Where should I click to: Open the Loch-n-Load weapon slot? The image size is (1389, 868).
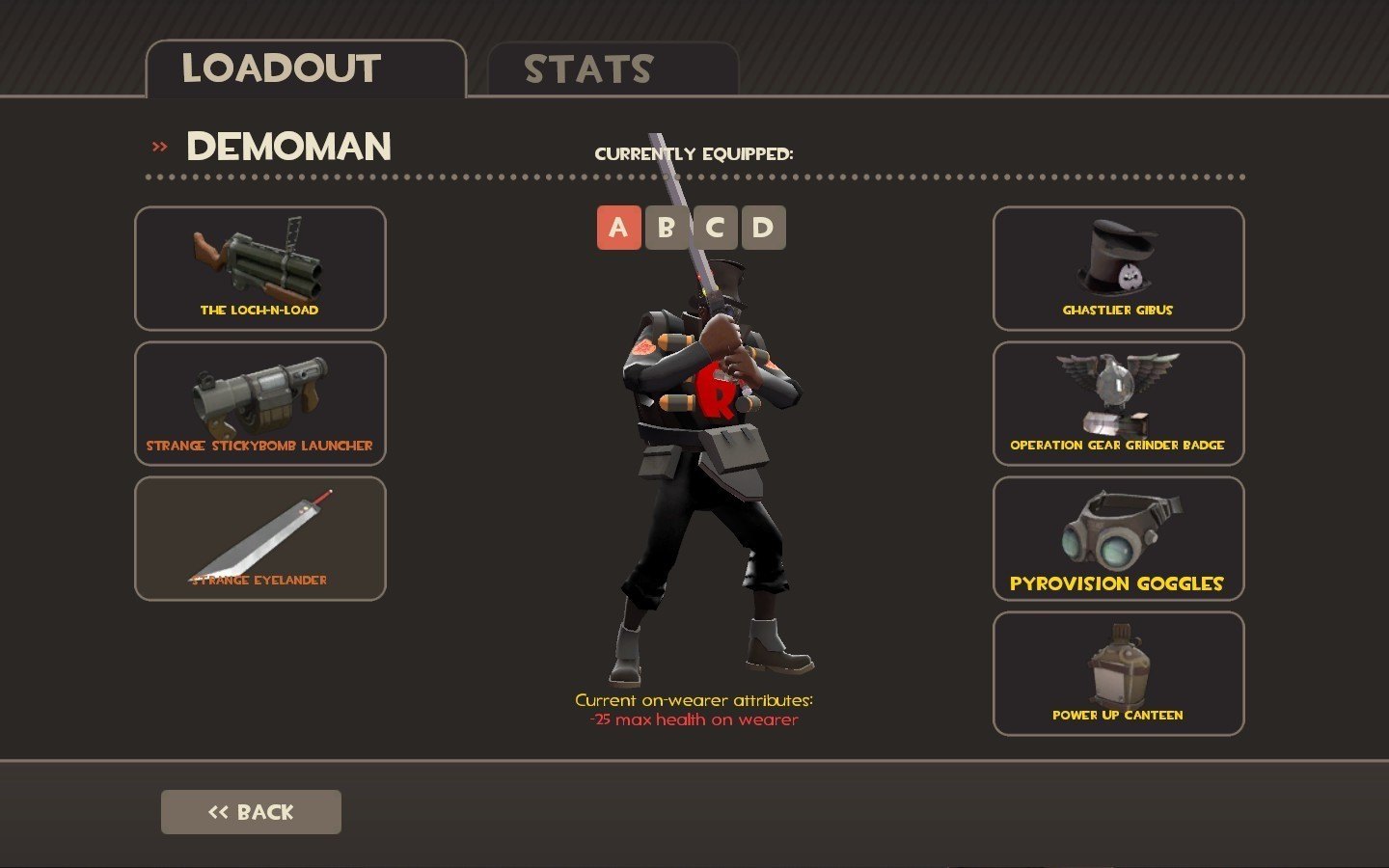260,268
